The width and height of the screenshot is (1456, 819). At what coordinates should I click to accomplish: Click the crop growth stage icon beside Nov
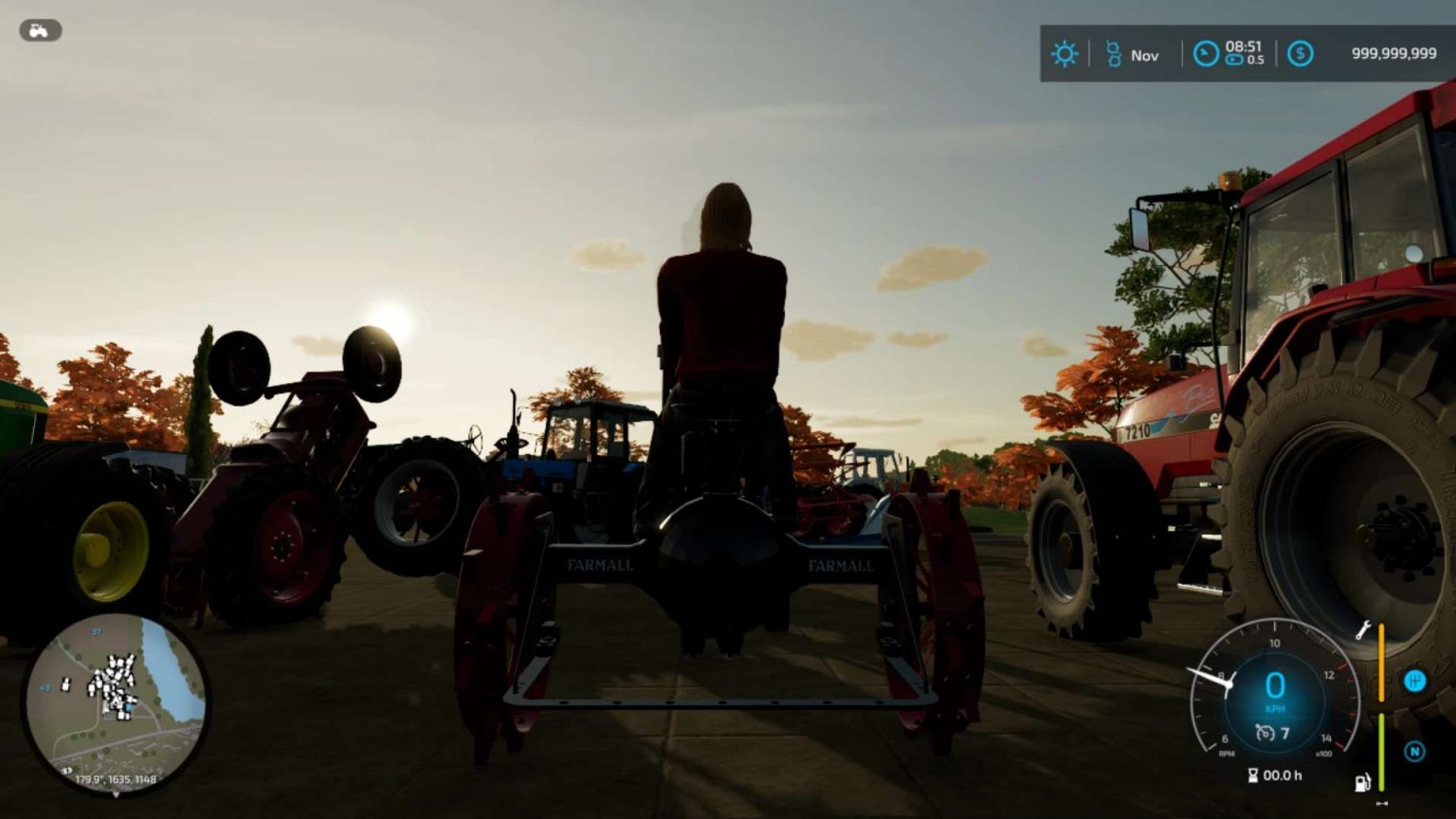pos(1113,53)
